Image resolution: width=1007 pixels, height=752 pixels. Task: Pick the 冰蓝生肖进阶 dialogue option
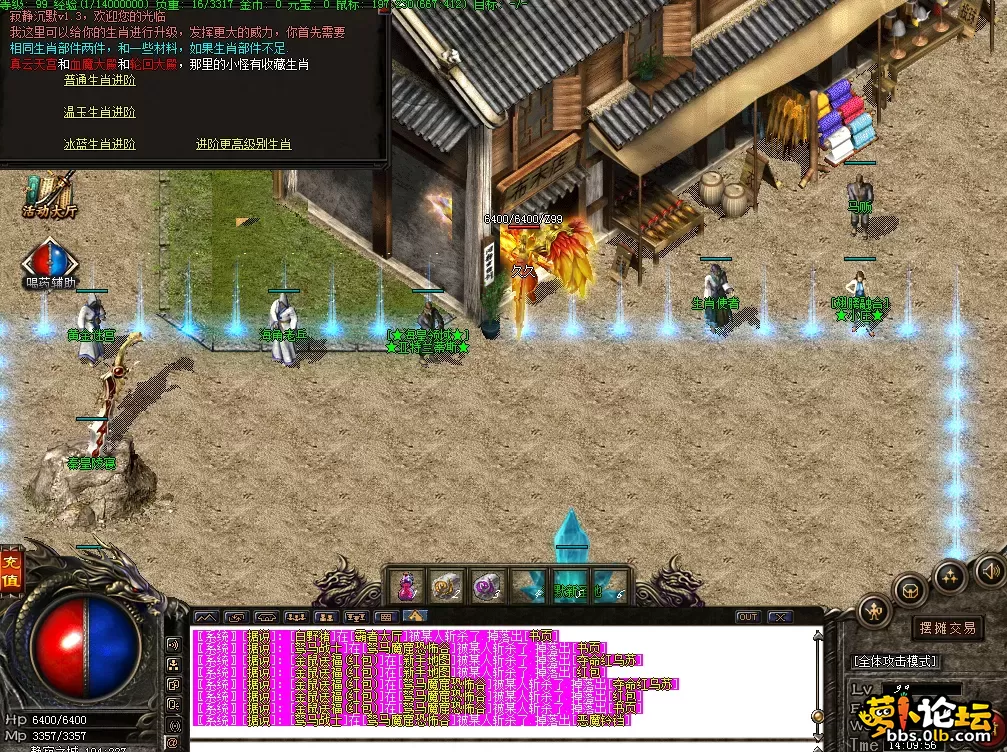[100, 144]
